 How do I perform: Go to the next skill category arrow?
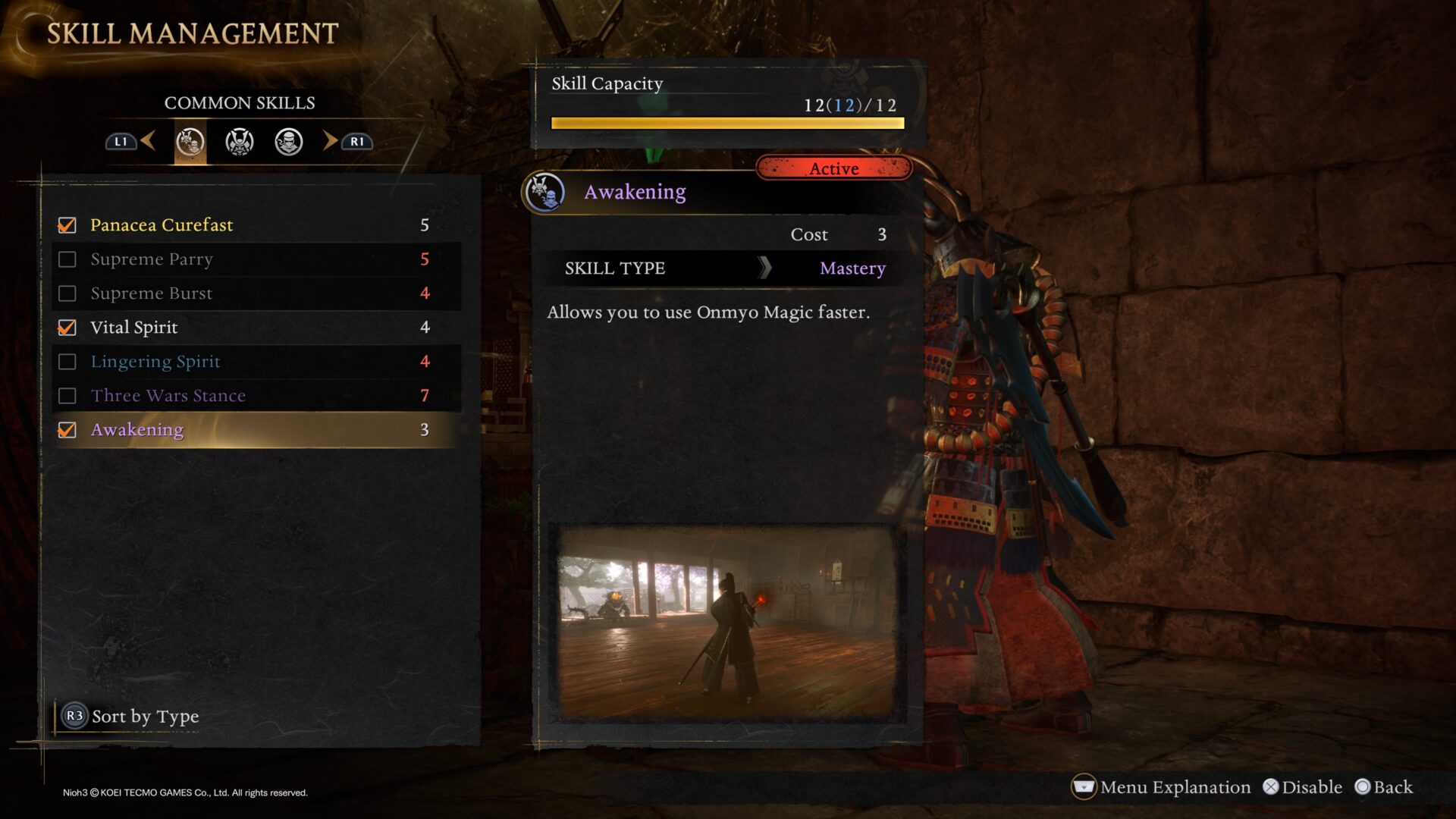coord(330,140)
